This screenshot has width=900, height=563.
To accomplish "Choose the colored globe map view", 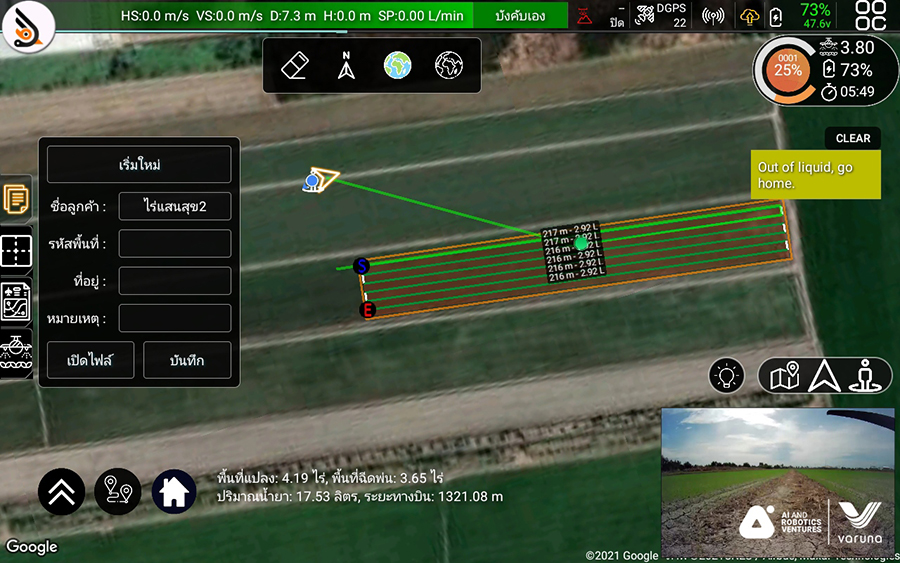I will coord(398,66).
